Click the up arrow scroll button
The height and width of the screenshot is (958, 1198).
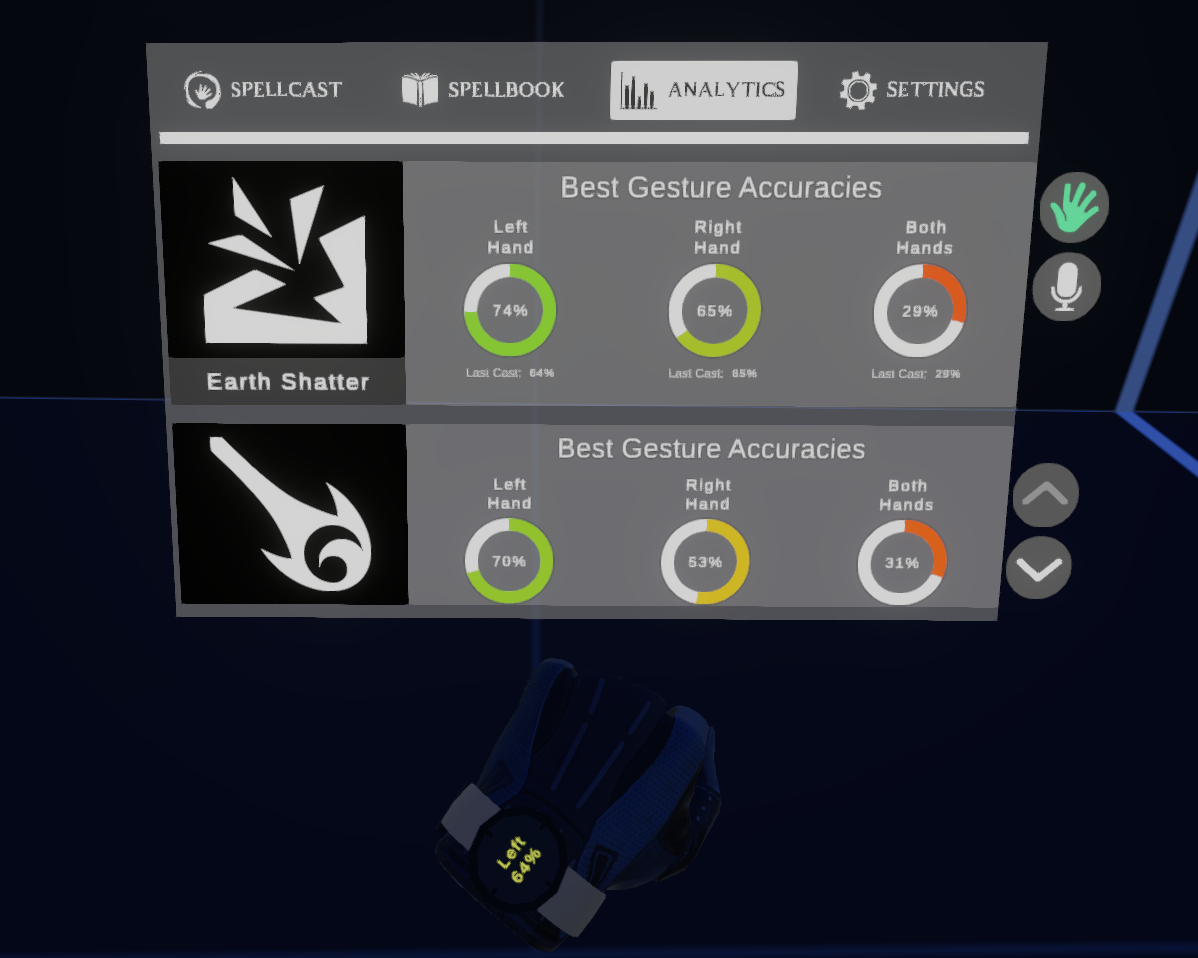(1045, 494)
